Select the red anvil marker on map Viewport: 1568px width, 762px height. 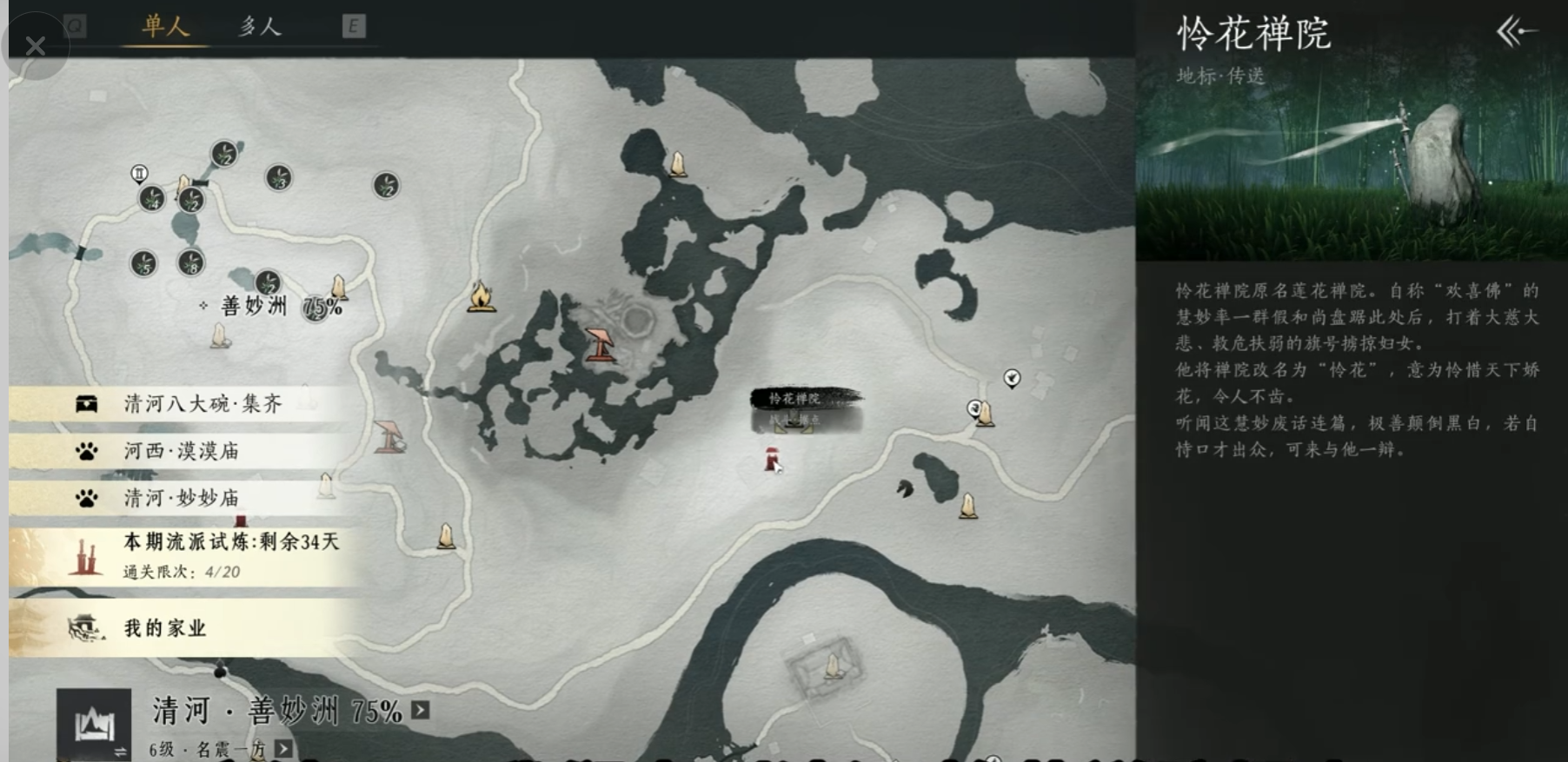600,344
